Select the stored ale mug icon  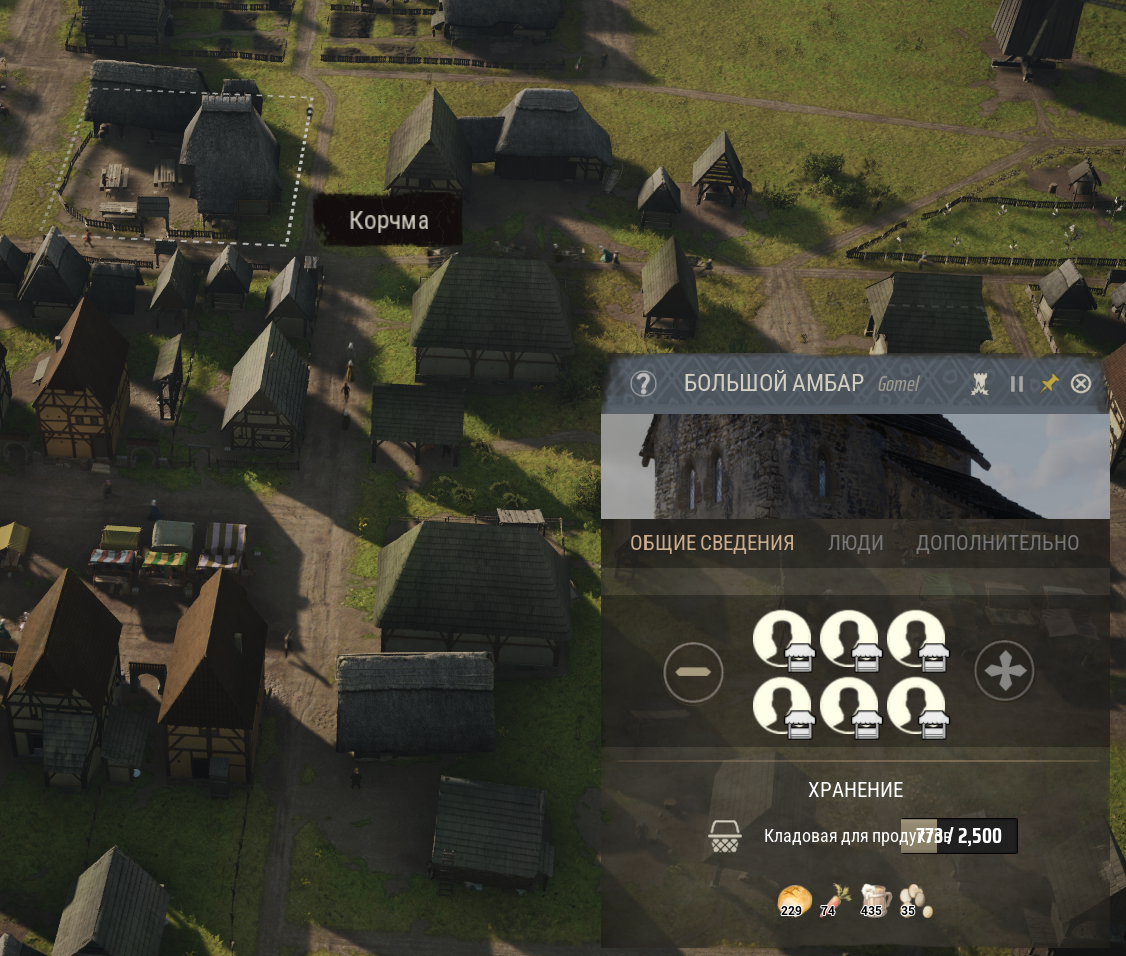874,900
